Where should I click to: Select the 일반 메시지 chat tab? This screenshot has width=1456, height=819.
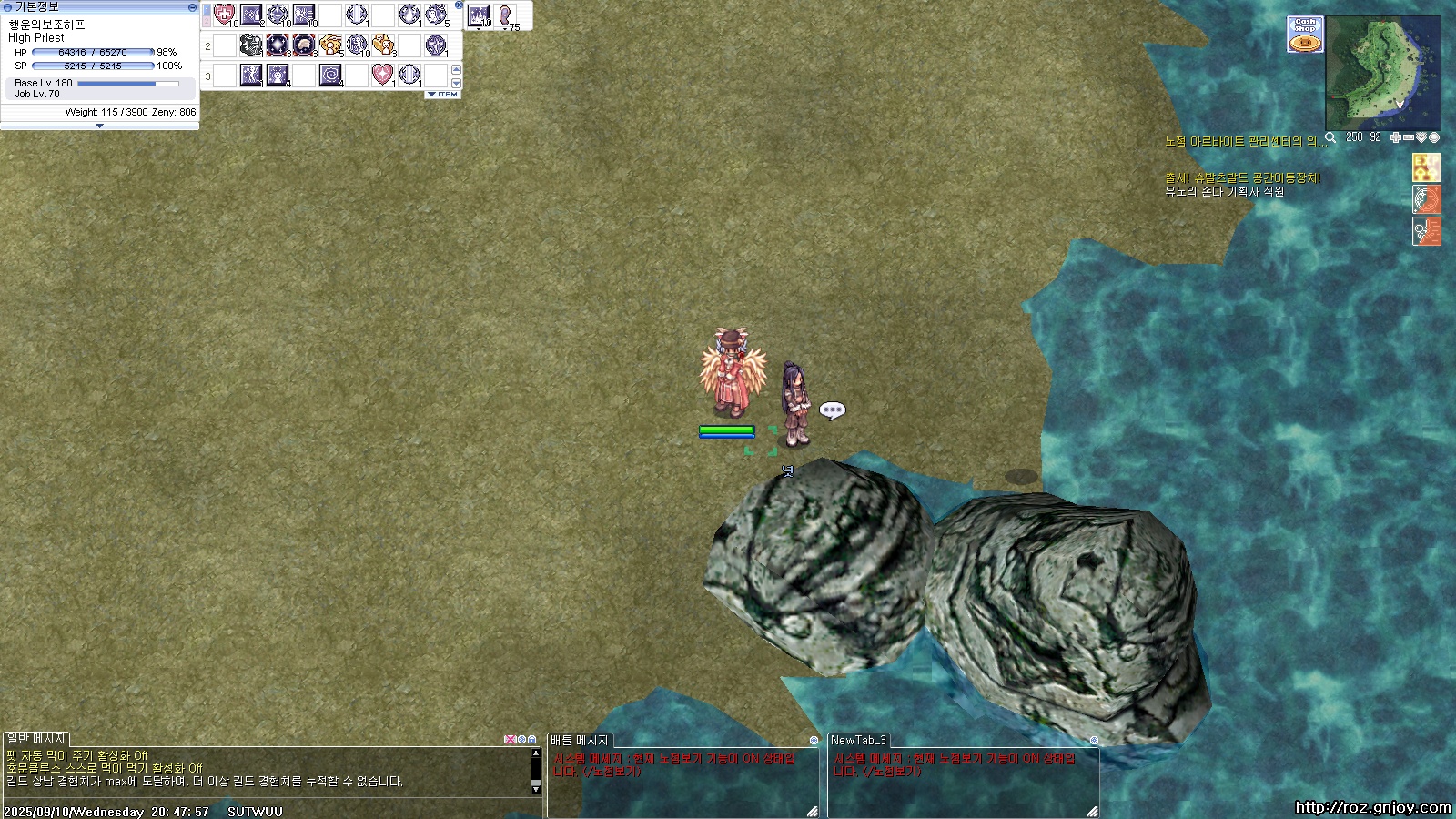[x=35, y=739]
